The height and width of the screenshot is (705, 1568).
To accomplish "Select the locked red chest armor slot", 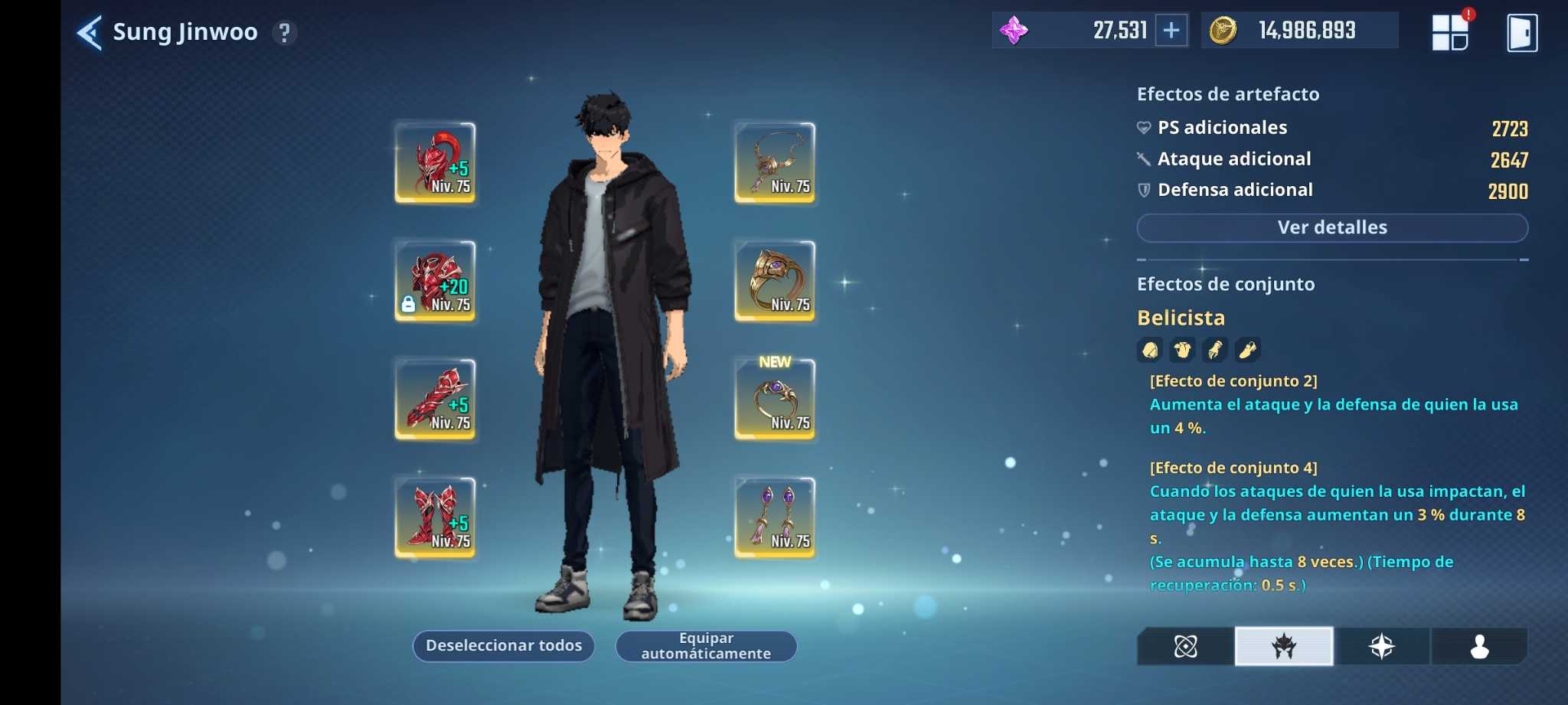I will pyautogui.click(x=435, y=281).
